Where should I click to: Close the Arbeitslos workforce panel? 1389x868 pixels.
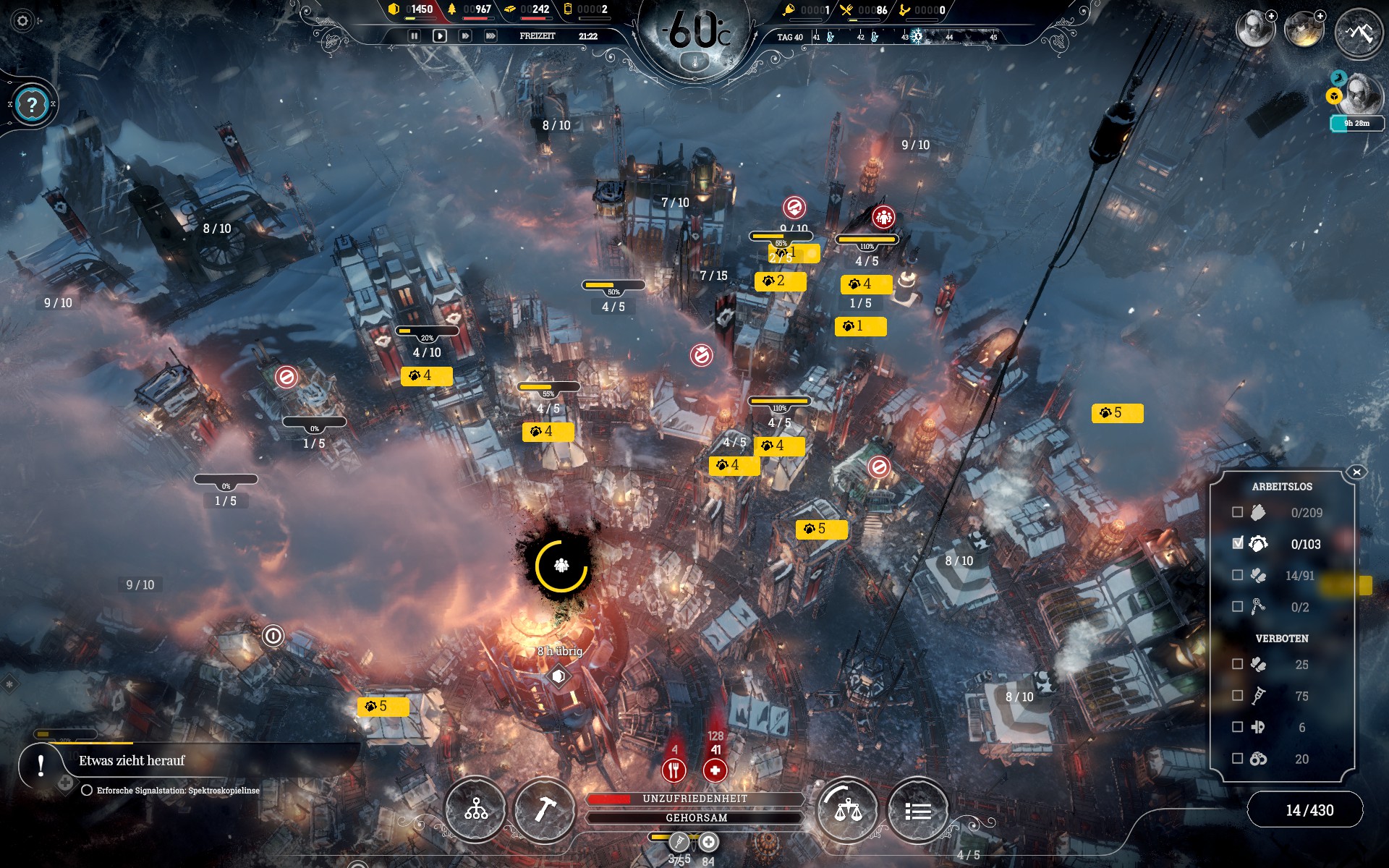click(1356, 472)
